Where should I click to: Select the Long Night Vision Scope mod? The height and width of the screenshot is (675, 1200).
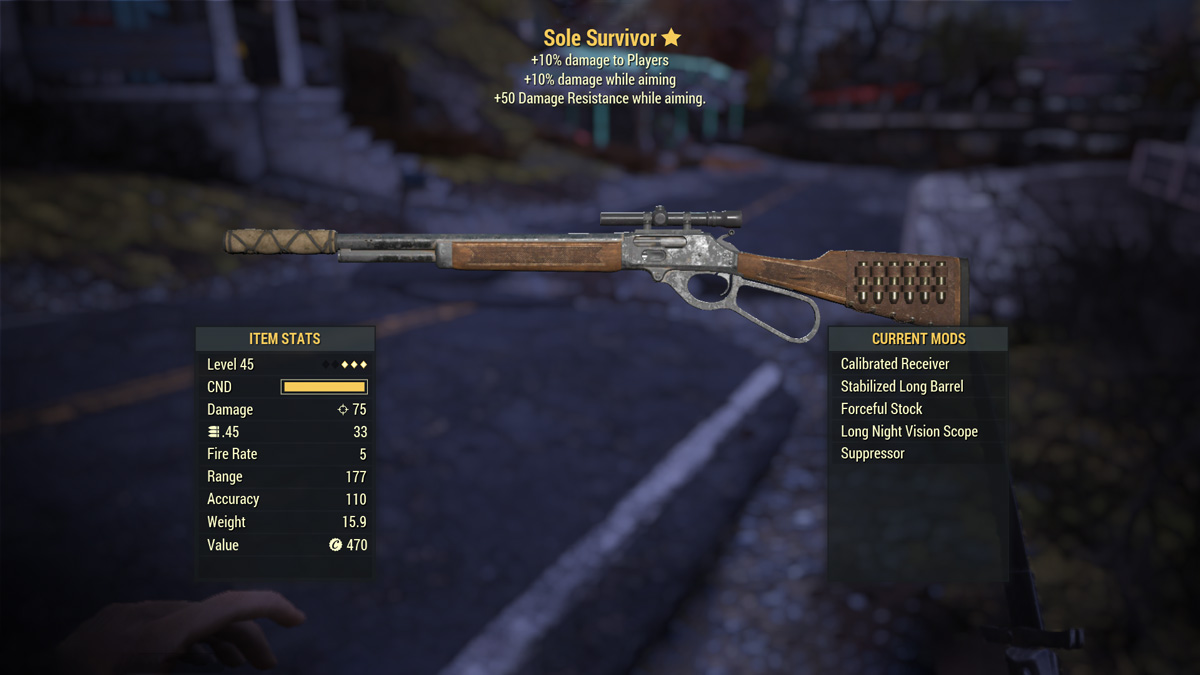click(909, 431)
